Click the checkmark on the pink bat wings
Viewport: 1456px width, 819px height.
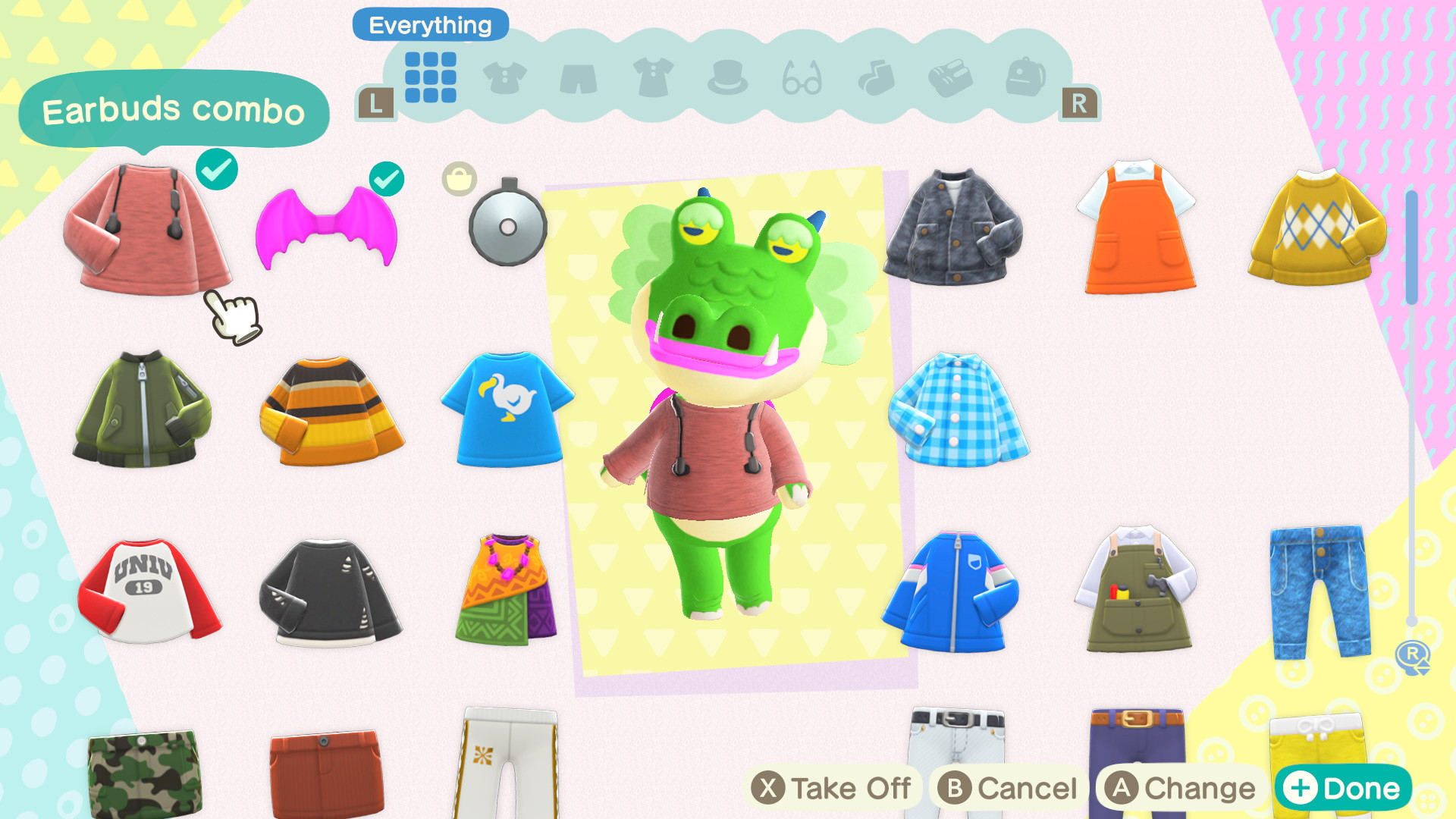(389, 180)
